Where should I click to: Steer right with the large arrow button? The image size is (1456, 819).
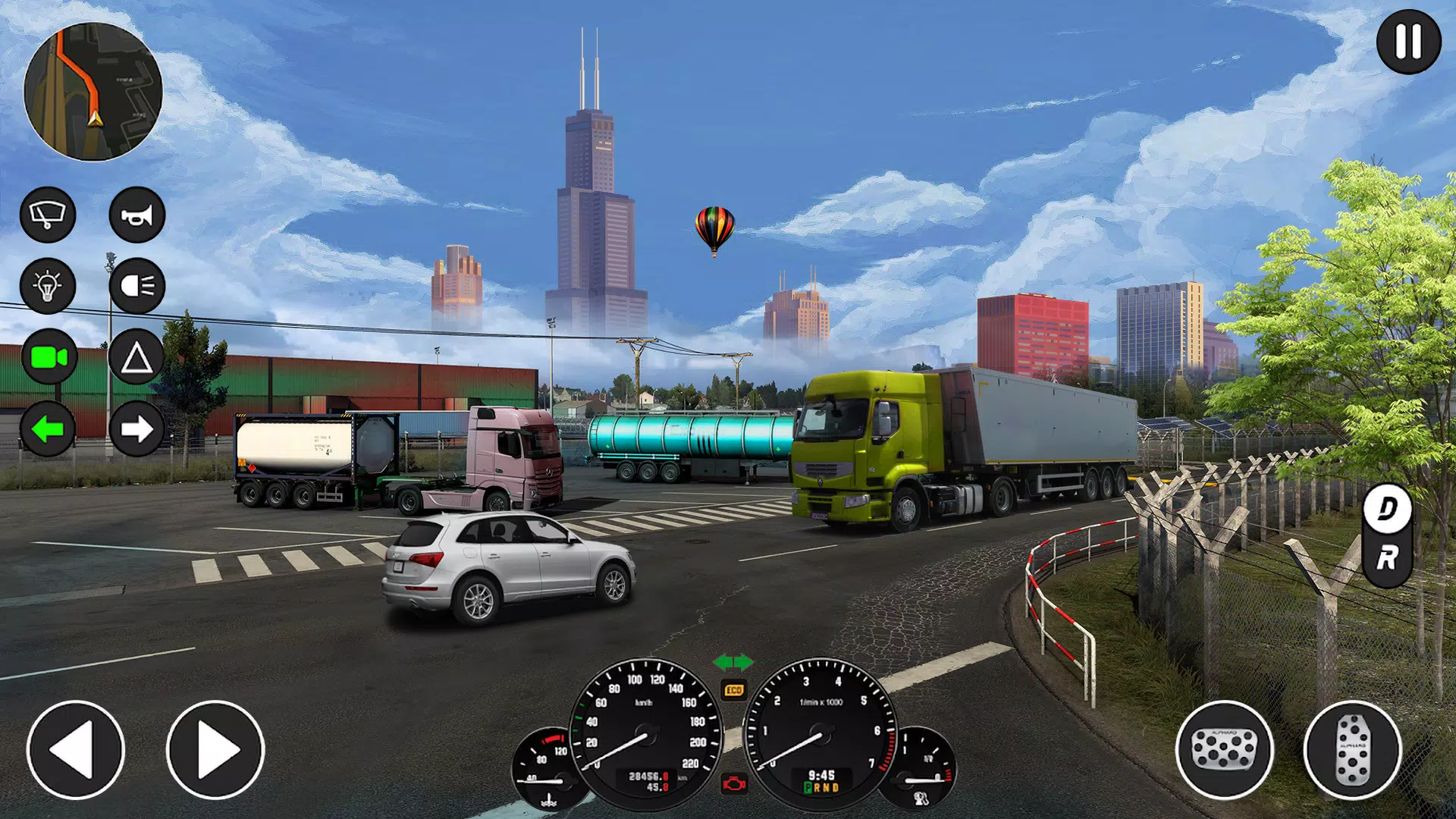[215, 749]
